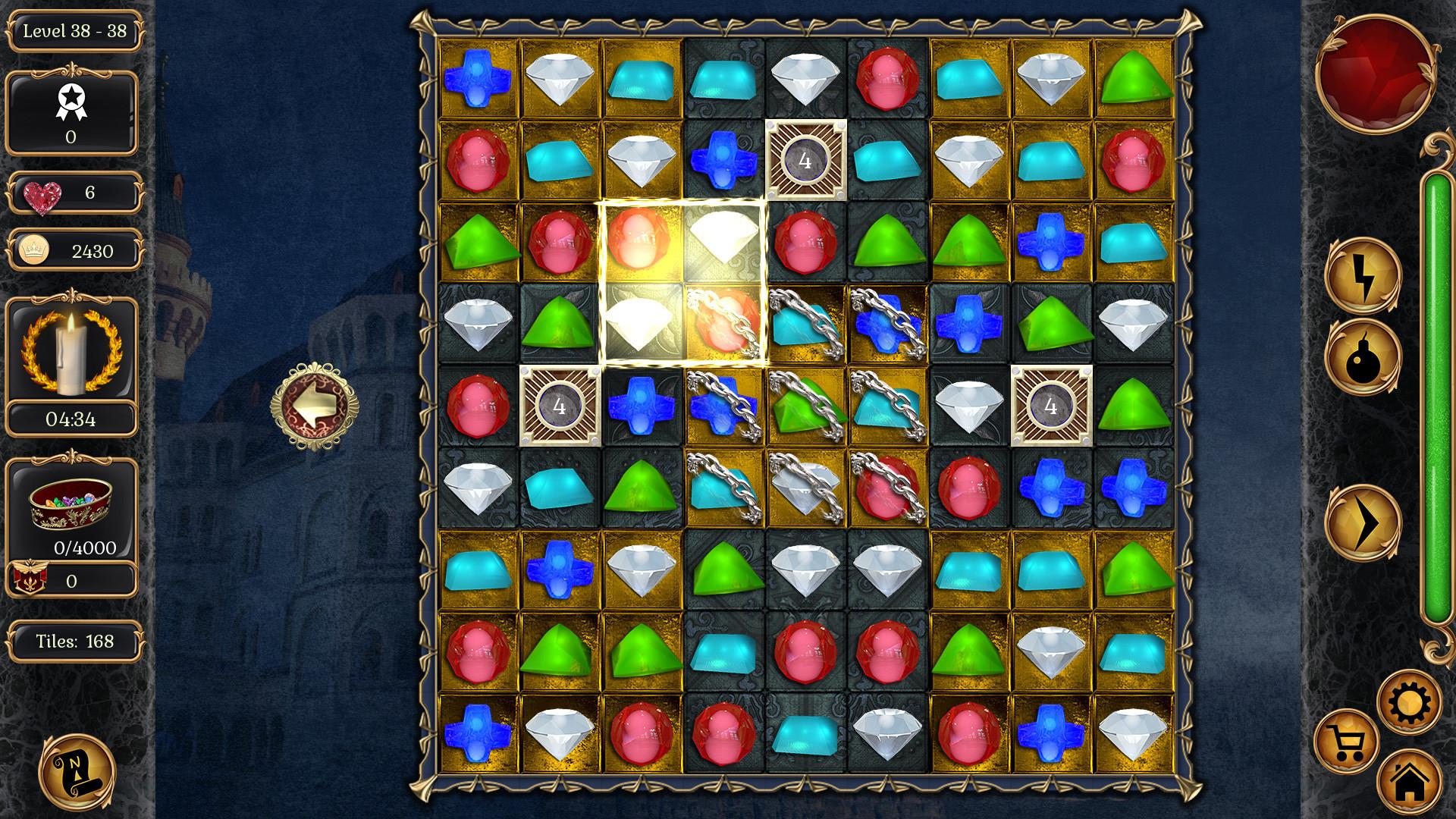Click the candle timer icon

tap(74, 349)
